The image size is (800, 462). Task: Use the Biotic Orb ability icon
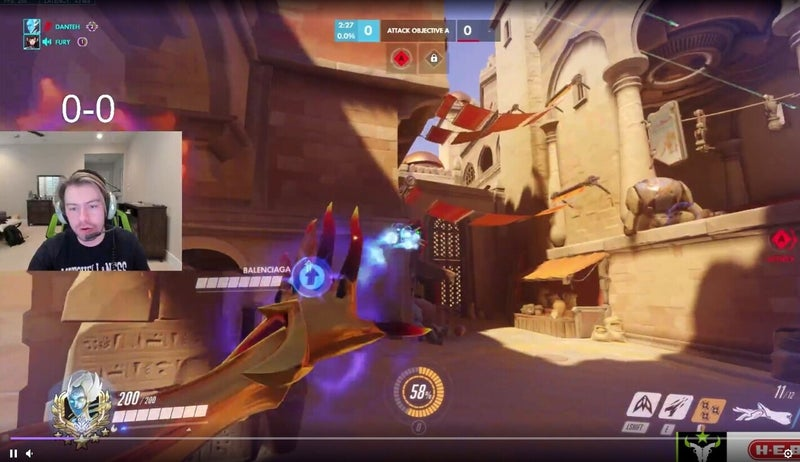click(677, 407)
